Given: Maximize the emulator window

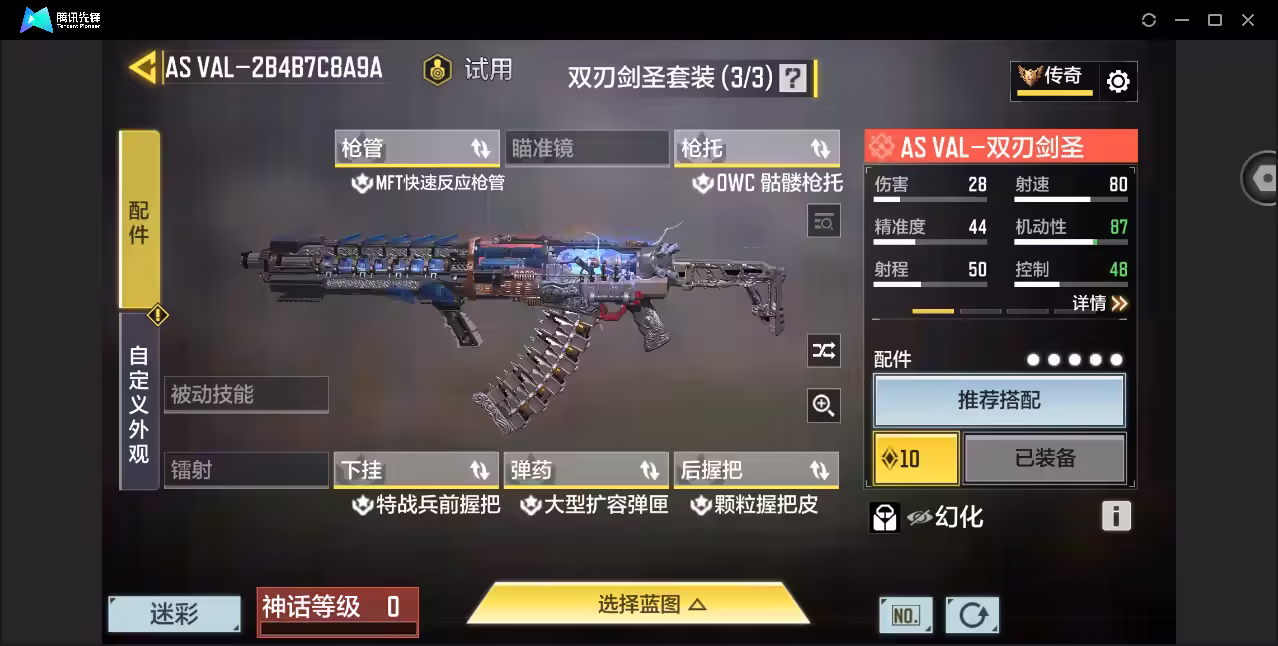Looking at the screenshot, I should (x=1215, y=20).
